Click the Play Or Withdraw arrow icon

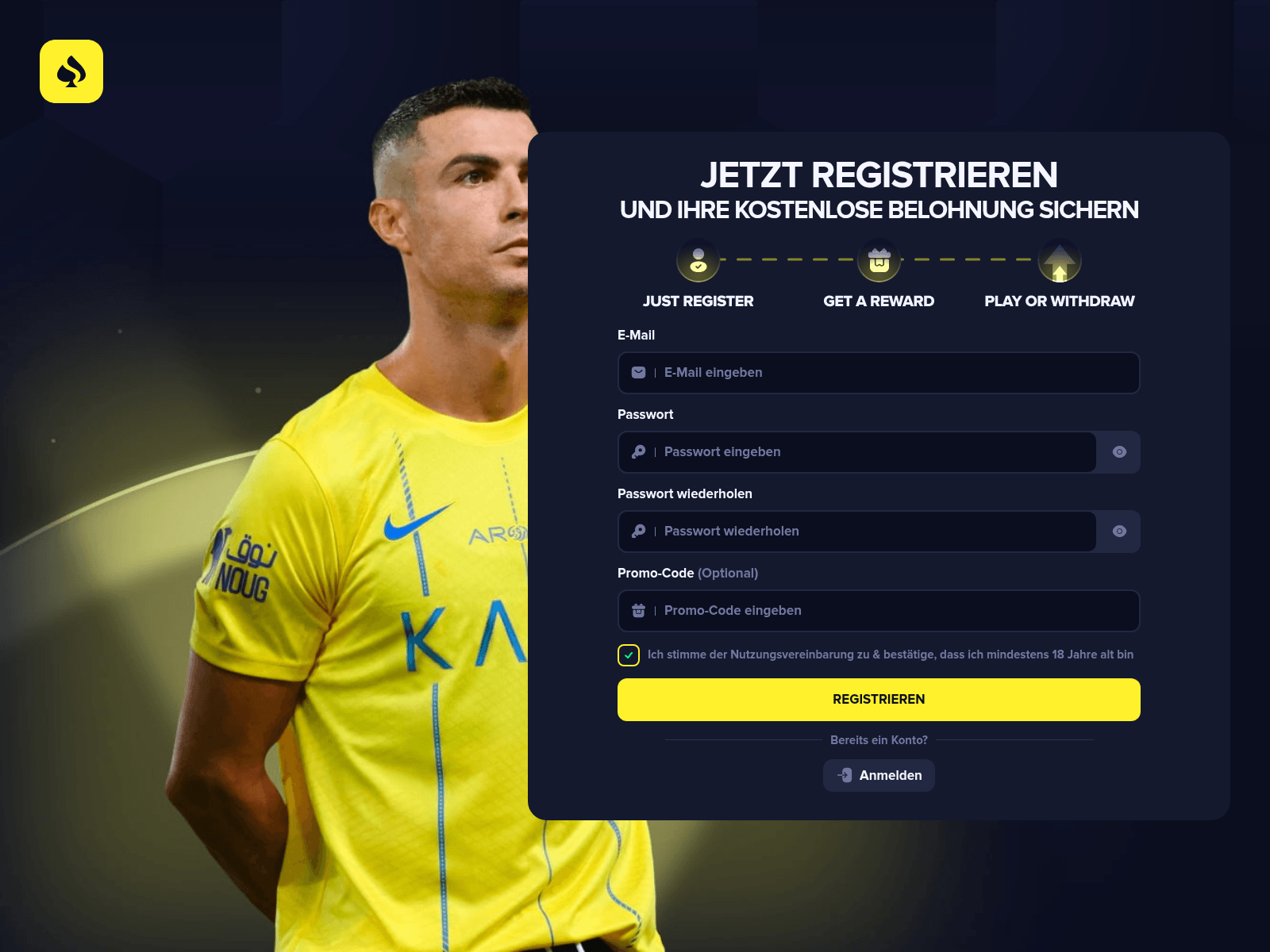point(1059,260)
